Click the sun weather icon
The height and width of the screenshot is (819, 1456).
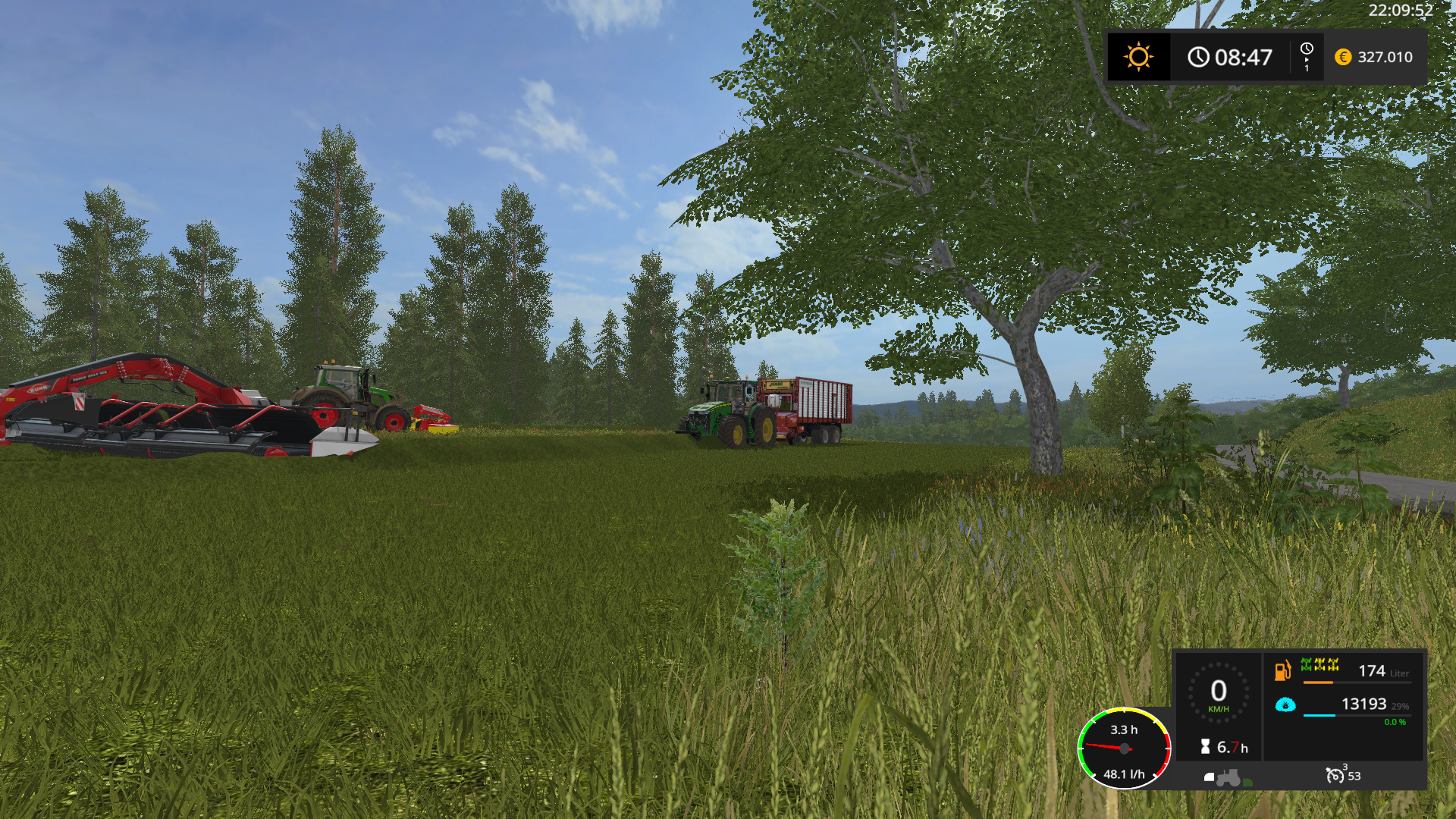(x=1138, y=57)
